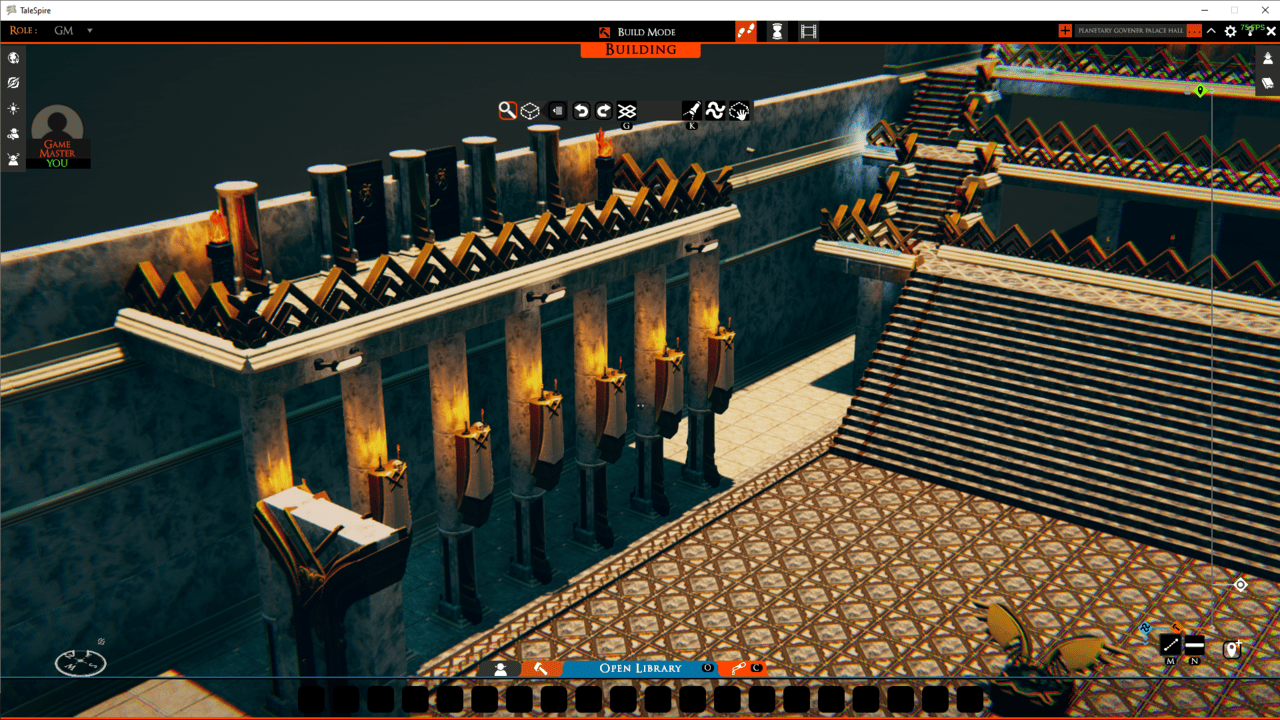This screenshot has width=1280, height=720.
Task: Toggle the ruler tool labeled M
Action: tap(1168, 645)
